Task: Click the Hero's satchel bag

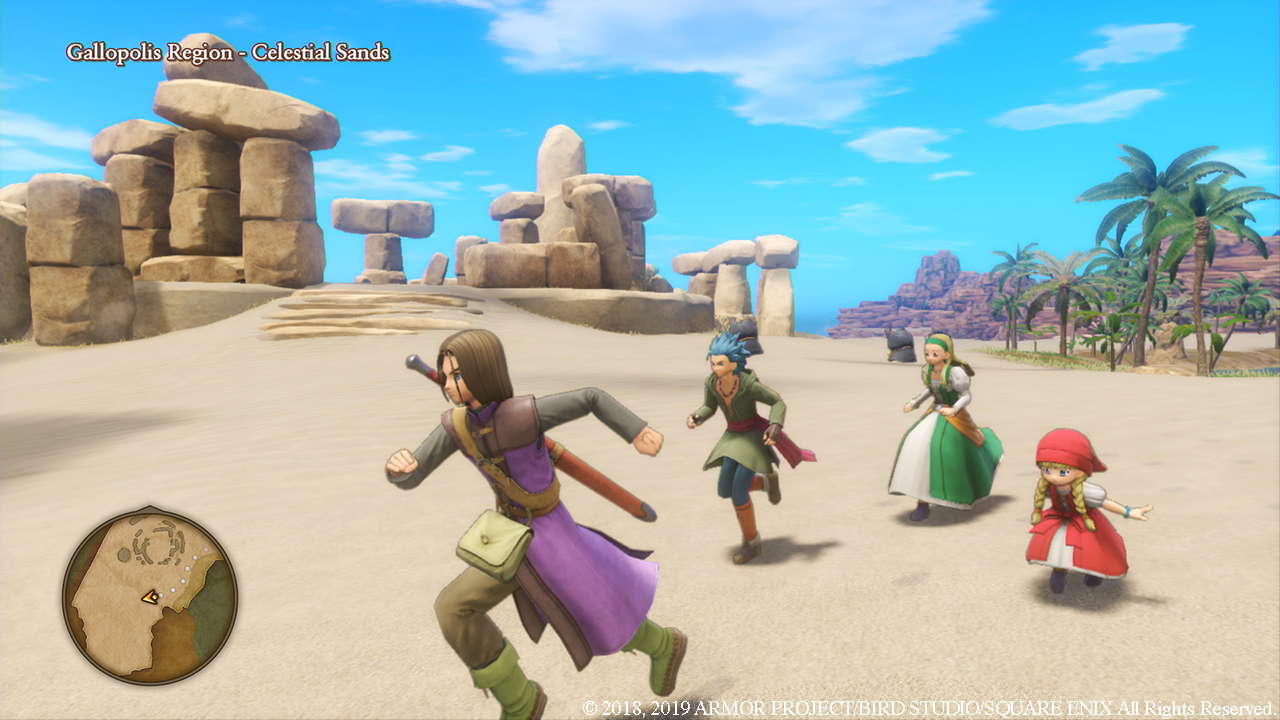Action: tap(492, 541)
